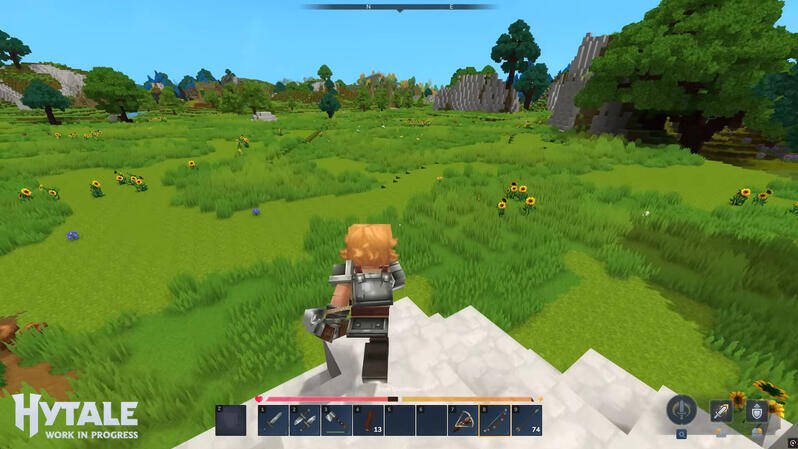
Task: Select the item stack showing 13
Action: (x=368, y=420)
